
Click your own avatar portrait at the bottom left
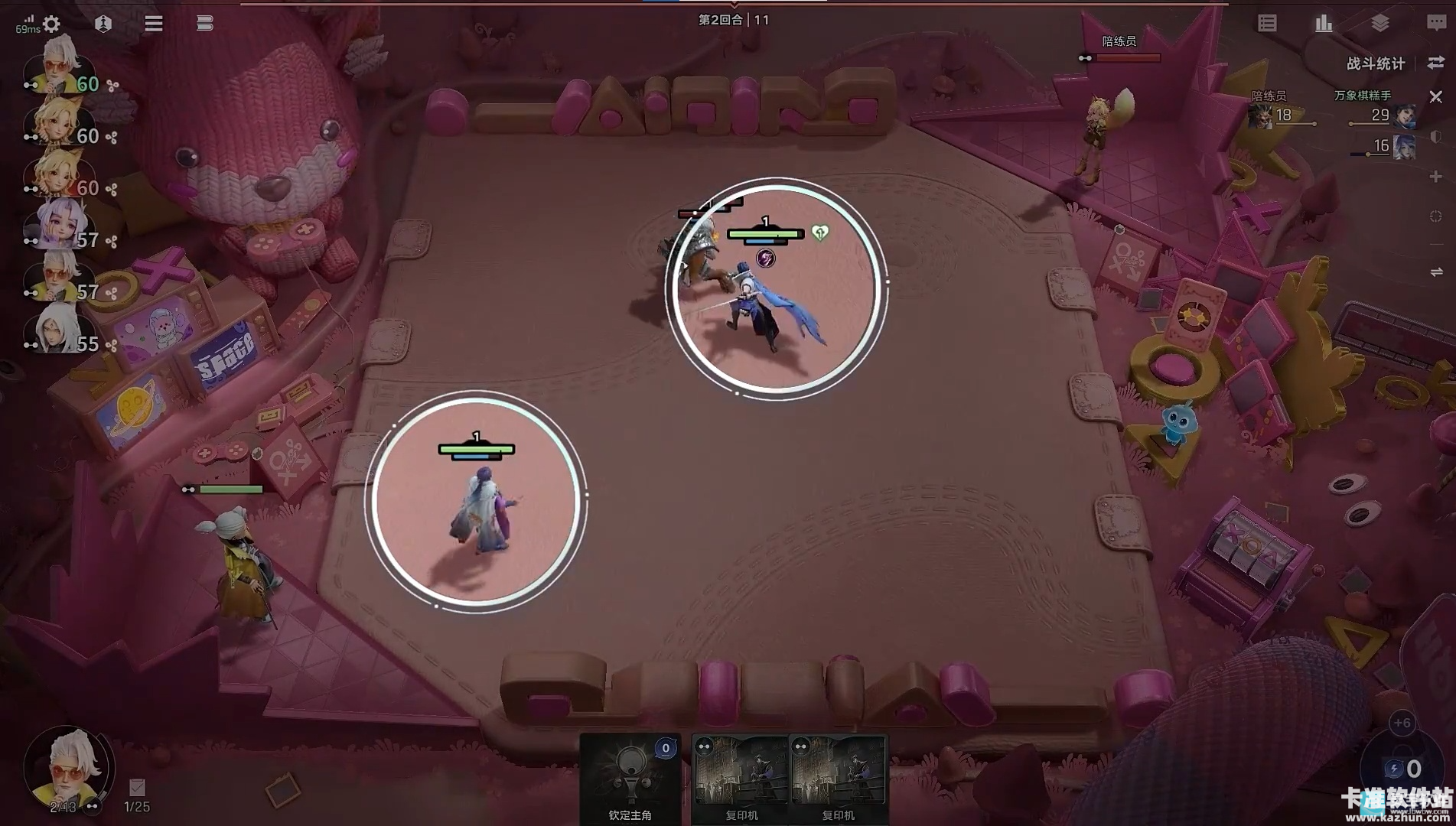(x=67, y=765)
